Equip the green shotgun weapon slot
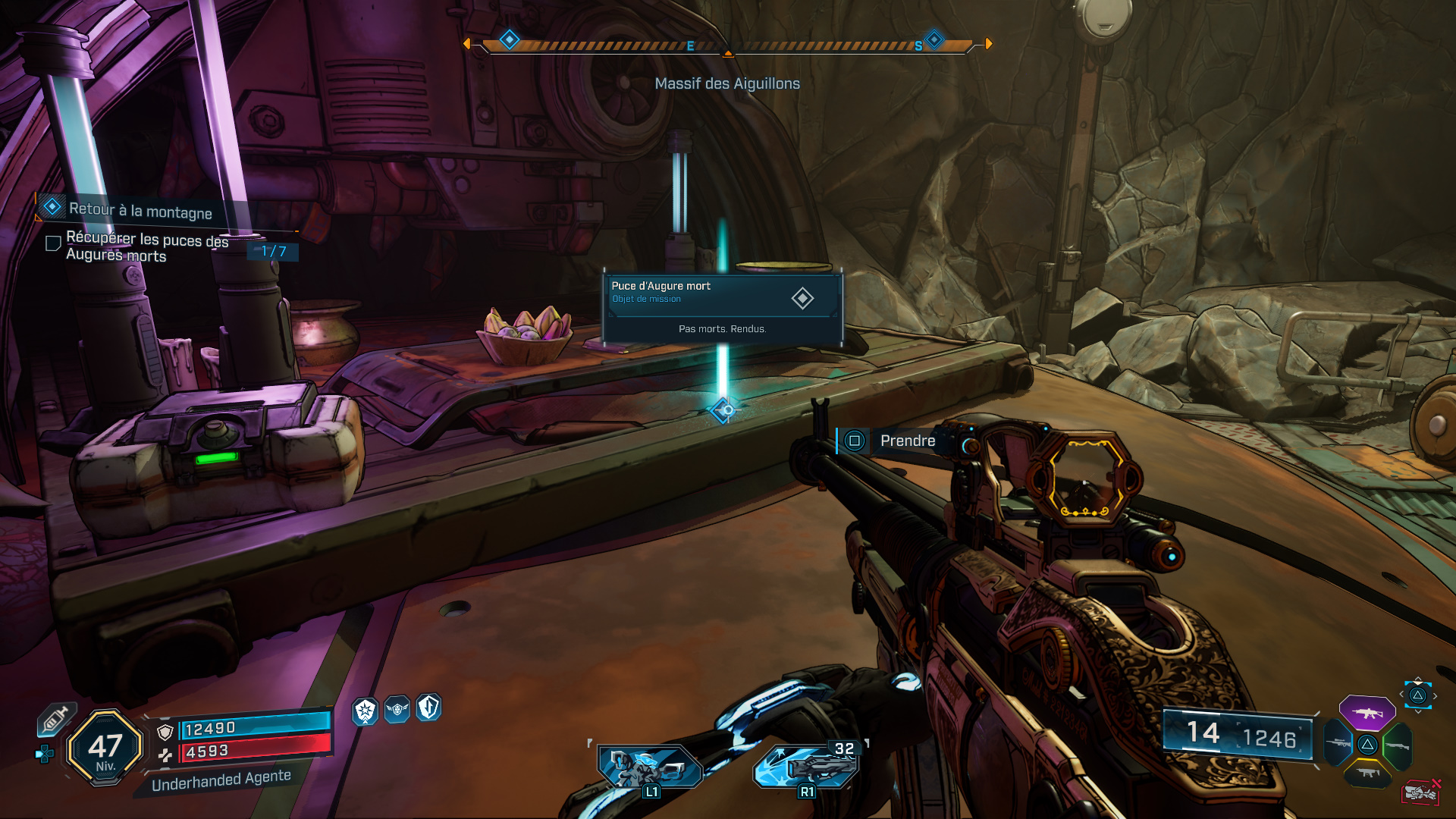This screenshot has height=819, width=1456. click(1397, 745)
